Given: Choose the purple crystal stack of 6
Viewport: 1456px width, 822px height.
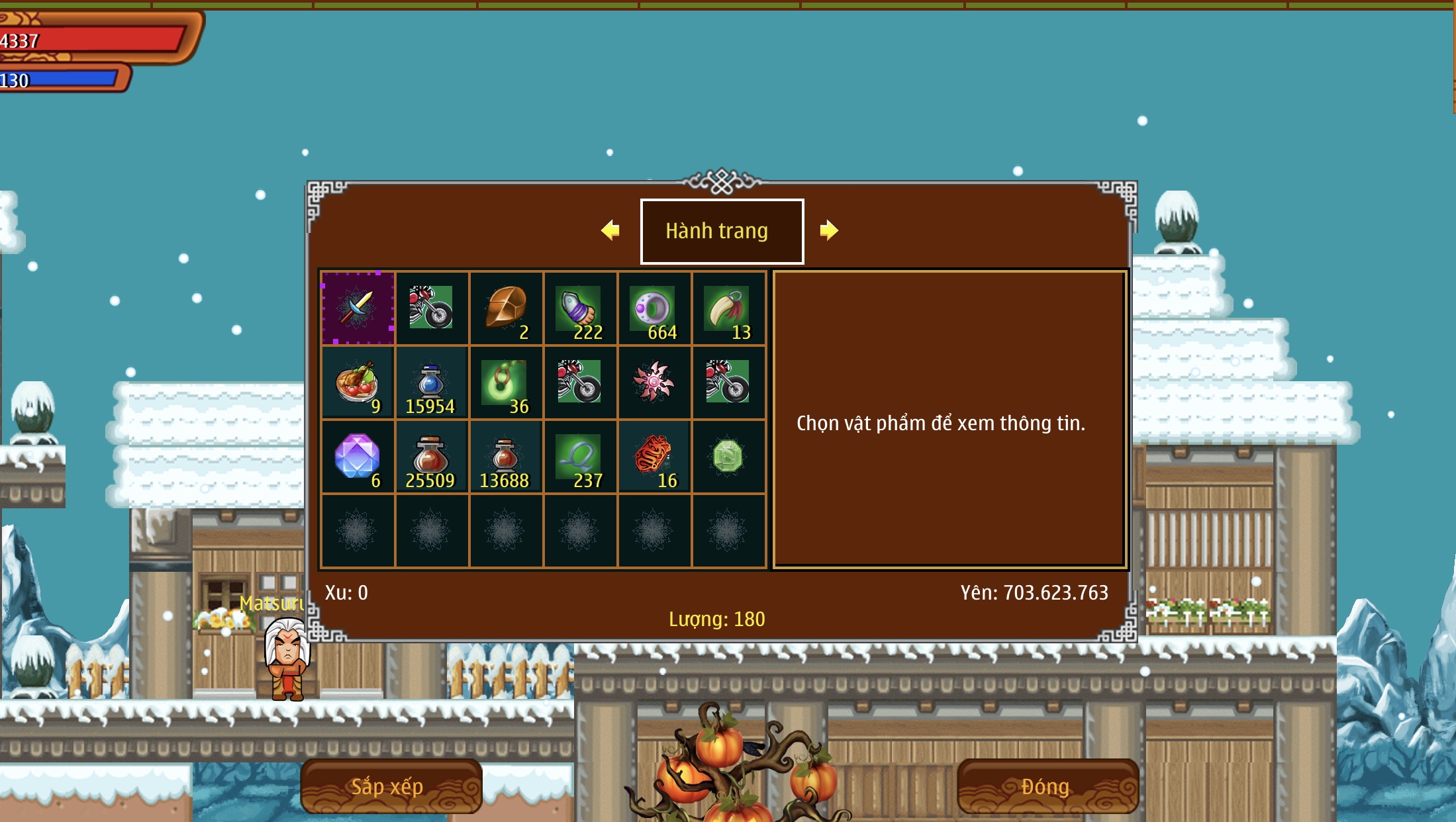Looking at the screenshot, I should 358,457.
